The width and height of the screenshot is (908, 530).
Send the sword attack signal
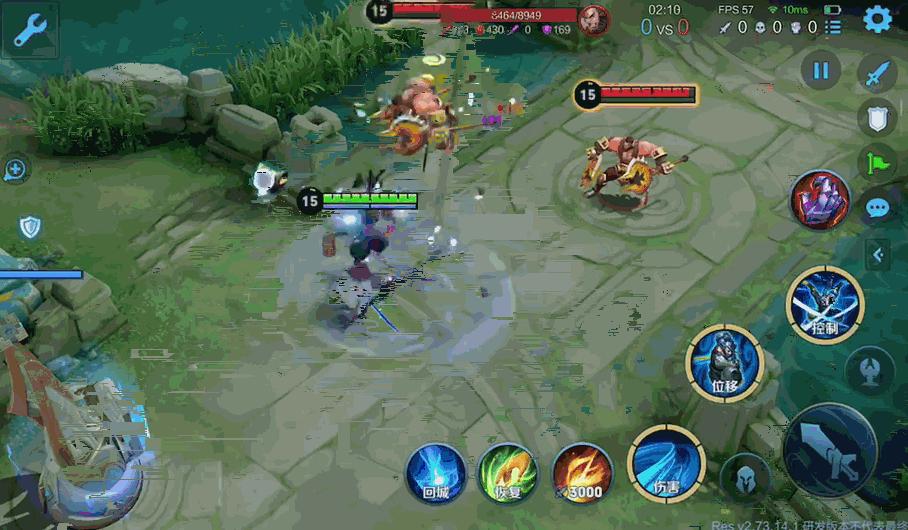877,73
